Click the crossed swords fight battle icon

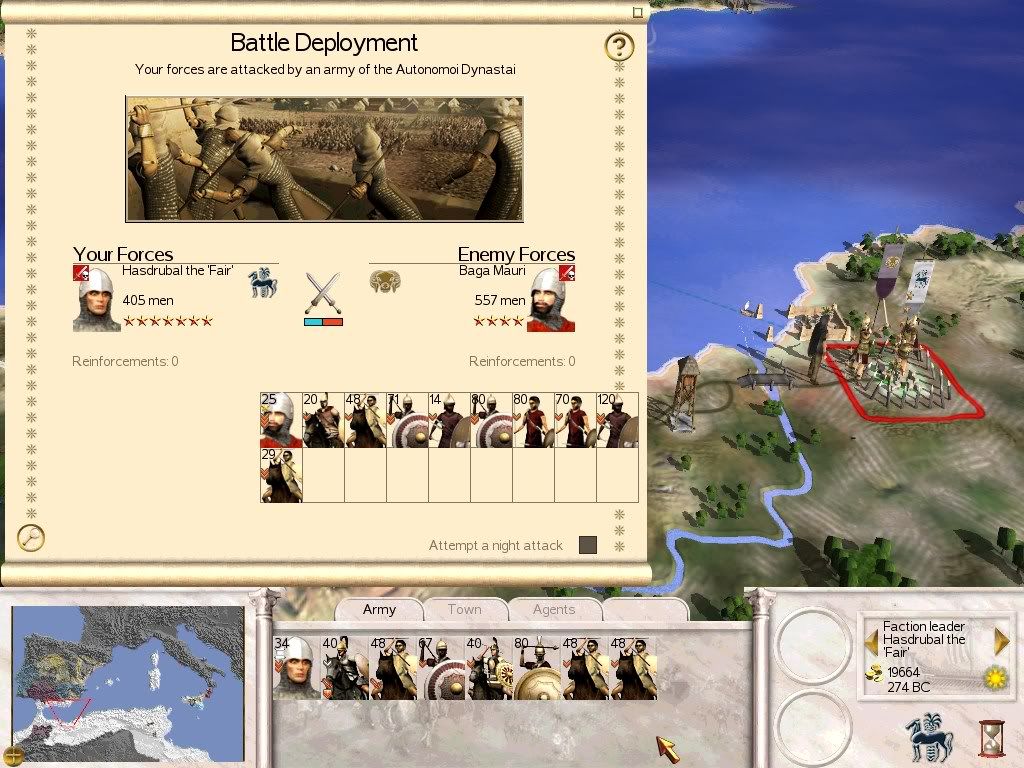click(323, 293)
